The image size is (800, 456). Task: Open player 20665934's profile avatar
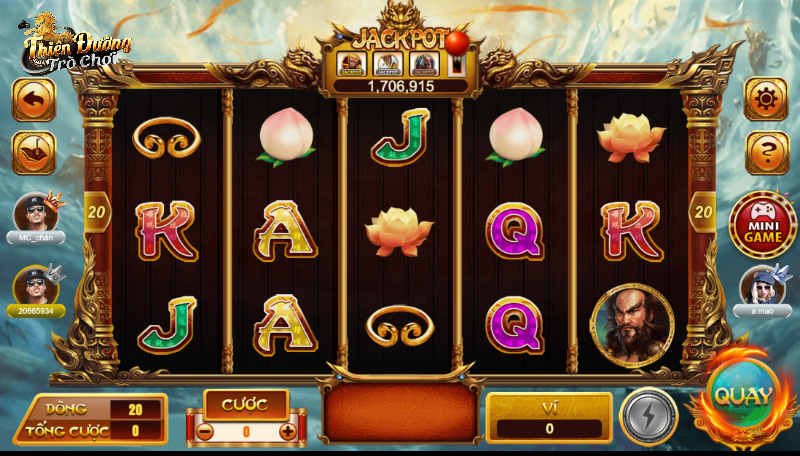tap(35, 286)
